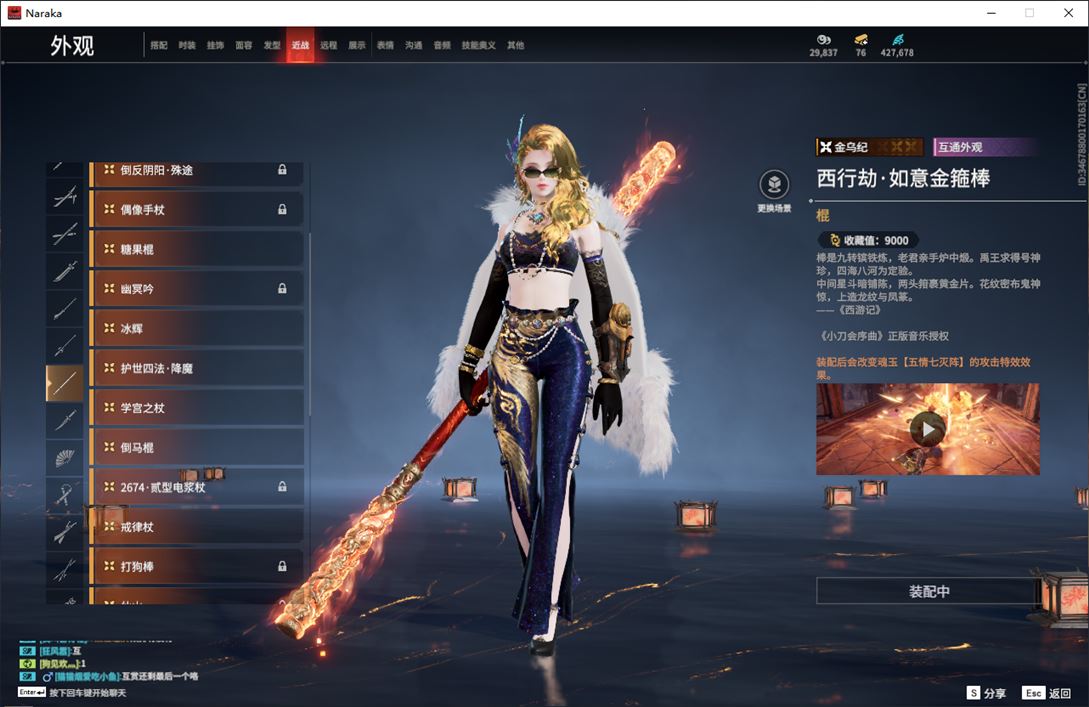Click the 返回 back button
The height and width of the screenshot is (707, 1089).
click(x=1047, y=693)
